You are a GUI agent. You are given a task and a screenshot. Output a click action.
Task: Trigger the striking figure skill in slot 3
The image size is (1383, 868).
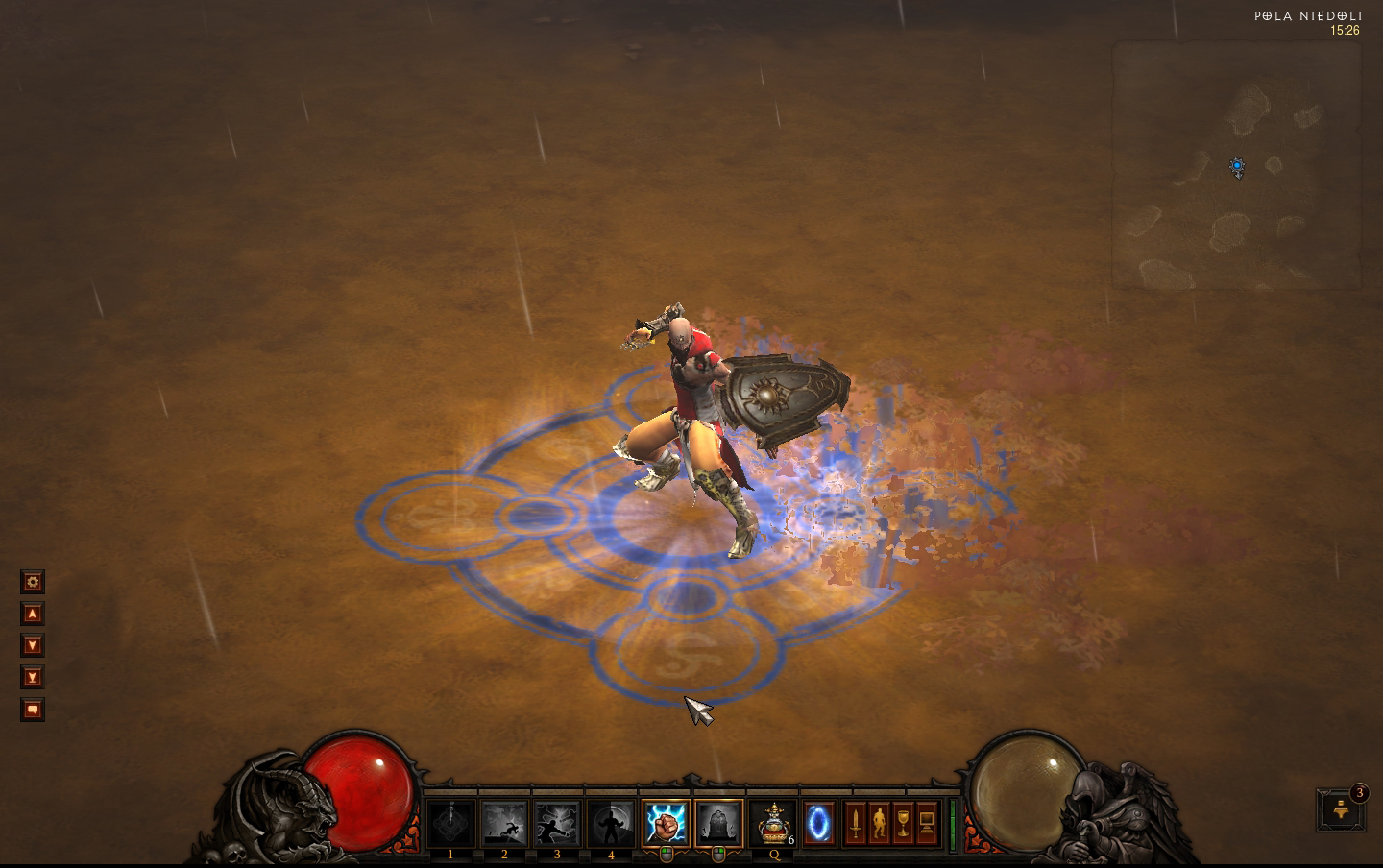tap(558, 824)
